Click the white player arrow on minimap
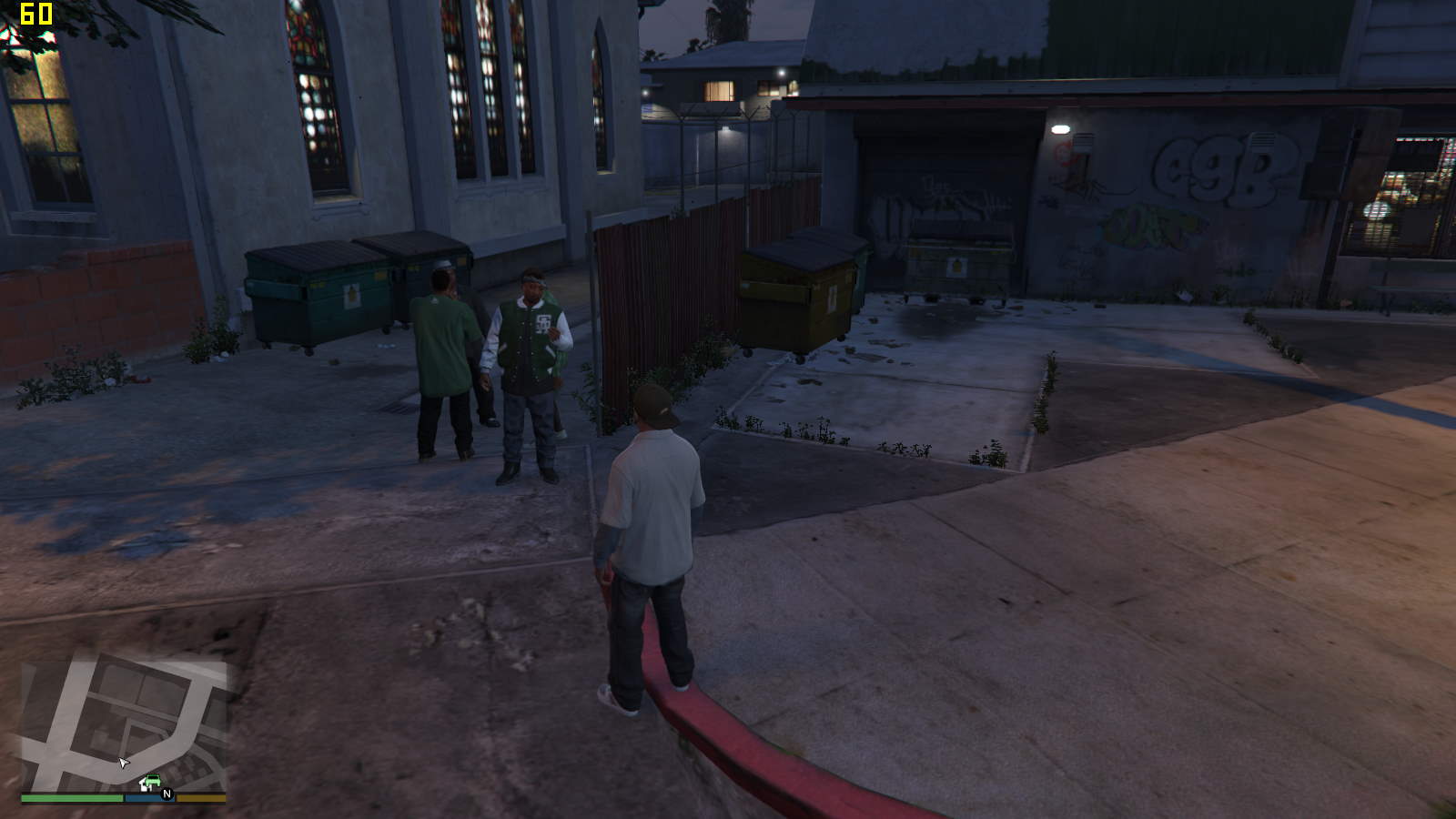 [x=124, y=763]
